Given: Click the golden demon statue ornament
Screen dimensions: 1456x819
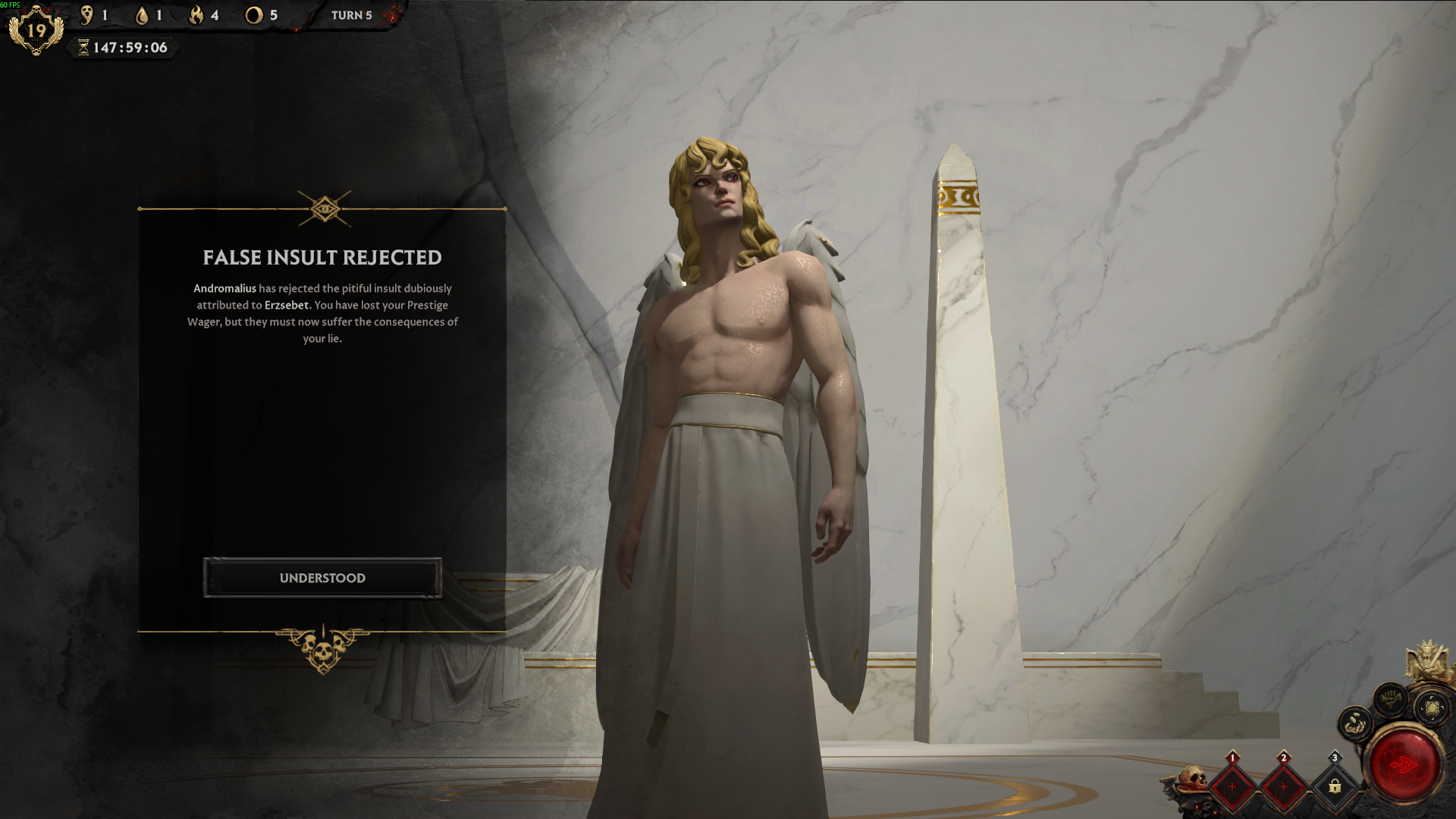Looking at the screenshot, I should point(1427,660).
